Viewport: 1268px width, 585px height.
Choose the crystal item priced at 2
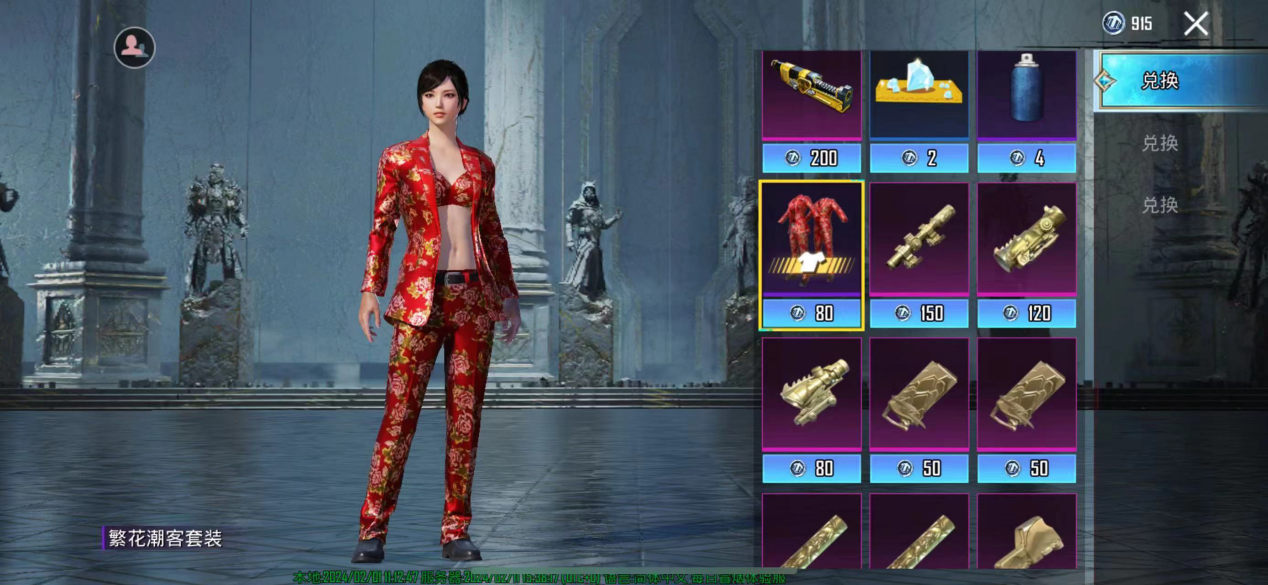pyautogui.click(x=919, y=96)
